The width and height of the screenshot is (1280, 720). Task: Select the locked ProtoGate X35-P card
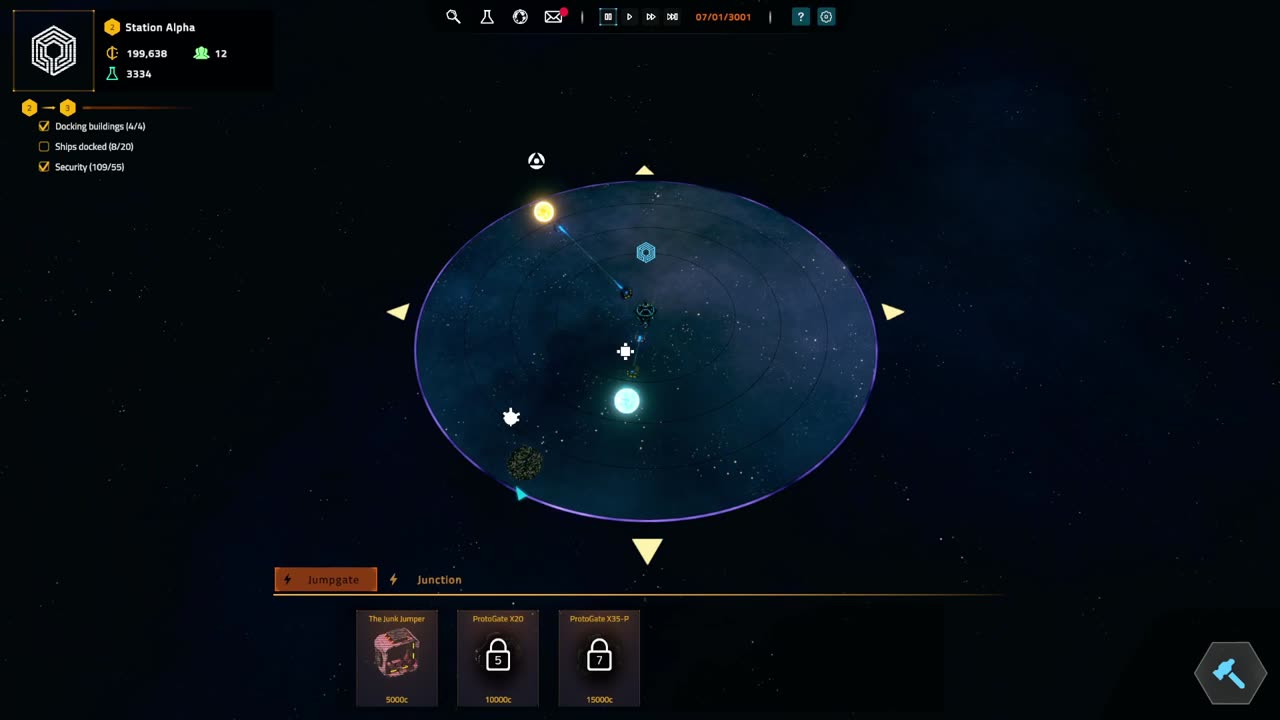pos(599,657)
